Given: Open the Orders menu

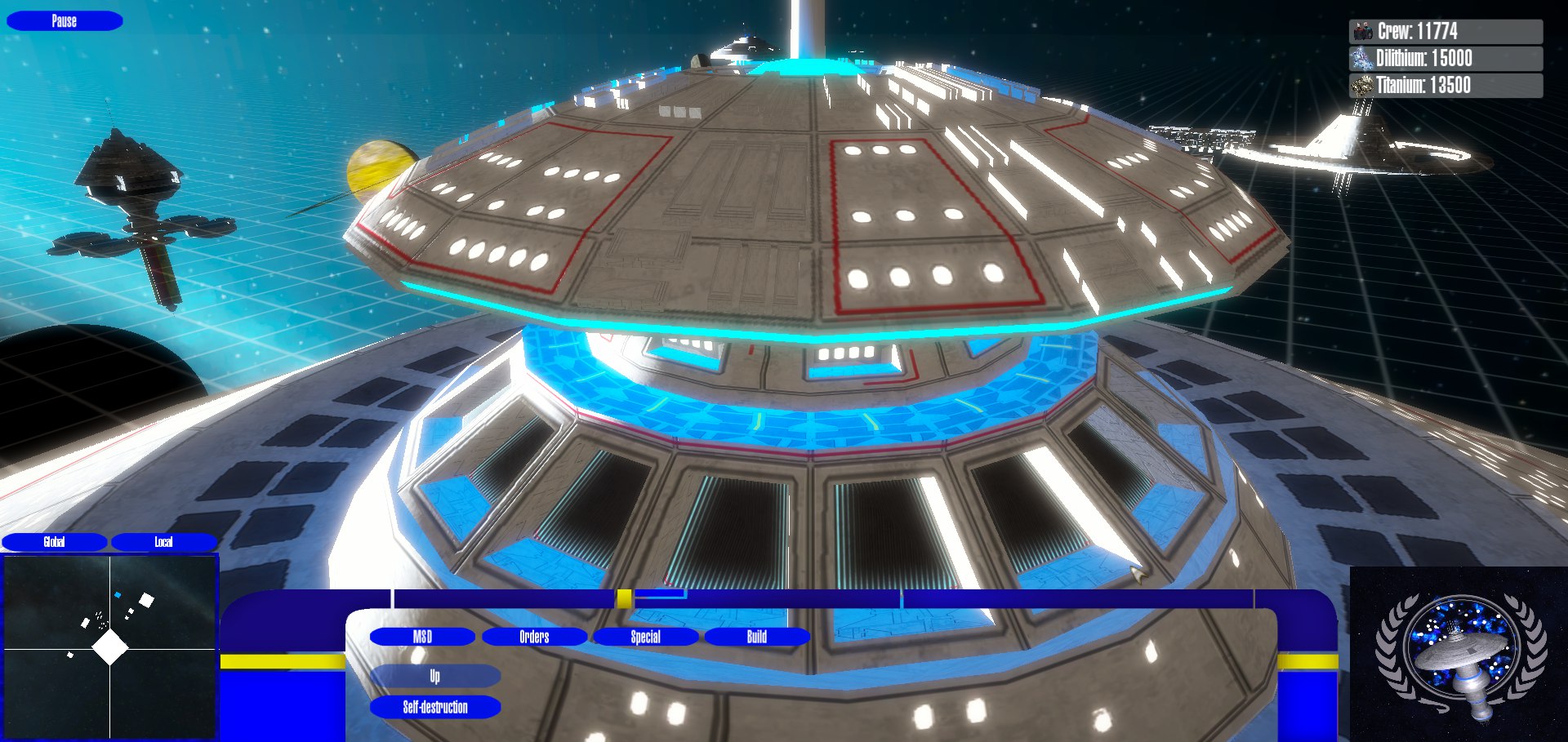Looking at the screenshot, I should [534, 637].
